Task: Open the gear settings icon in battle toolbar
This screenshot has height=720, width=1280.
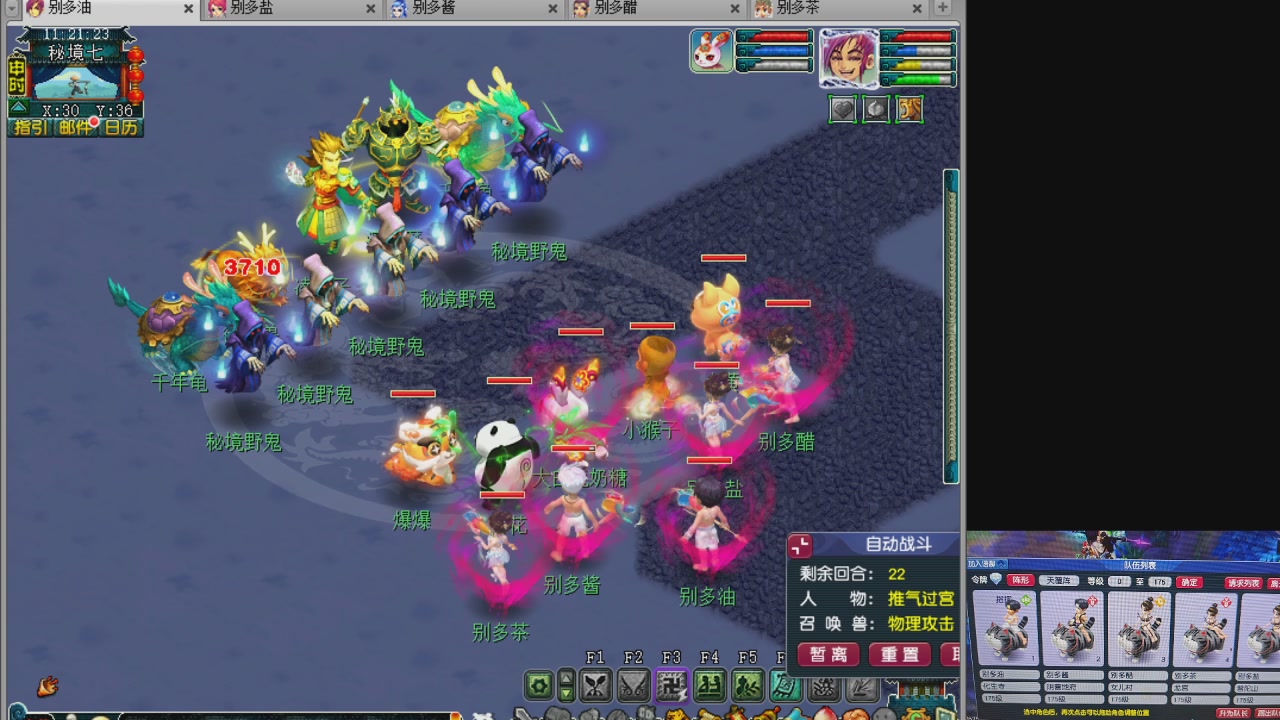Action: (x=539, y=686)
